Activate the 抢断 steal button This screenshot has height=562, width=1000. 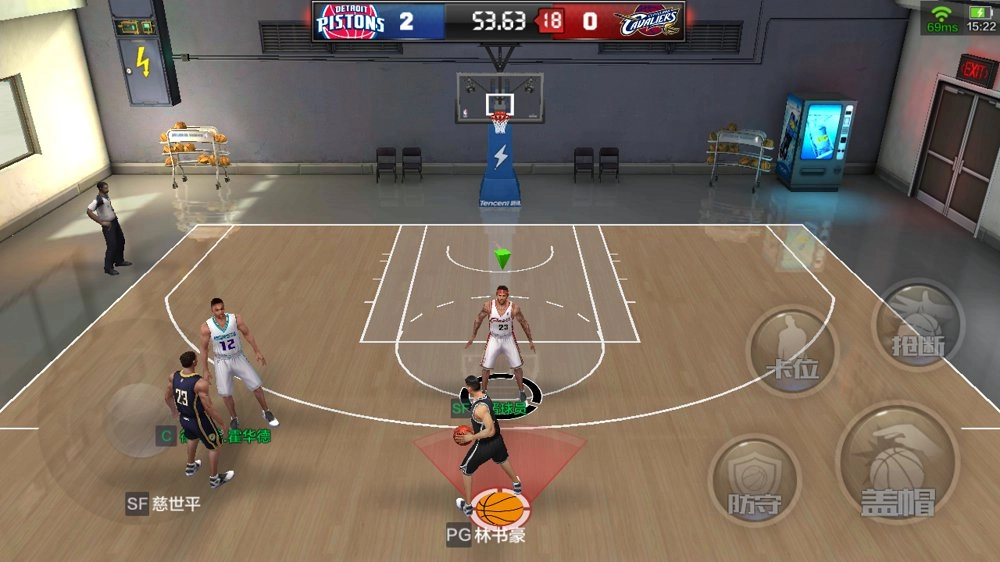(x=918, y=325)
